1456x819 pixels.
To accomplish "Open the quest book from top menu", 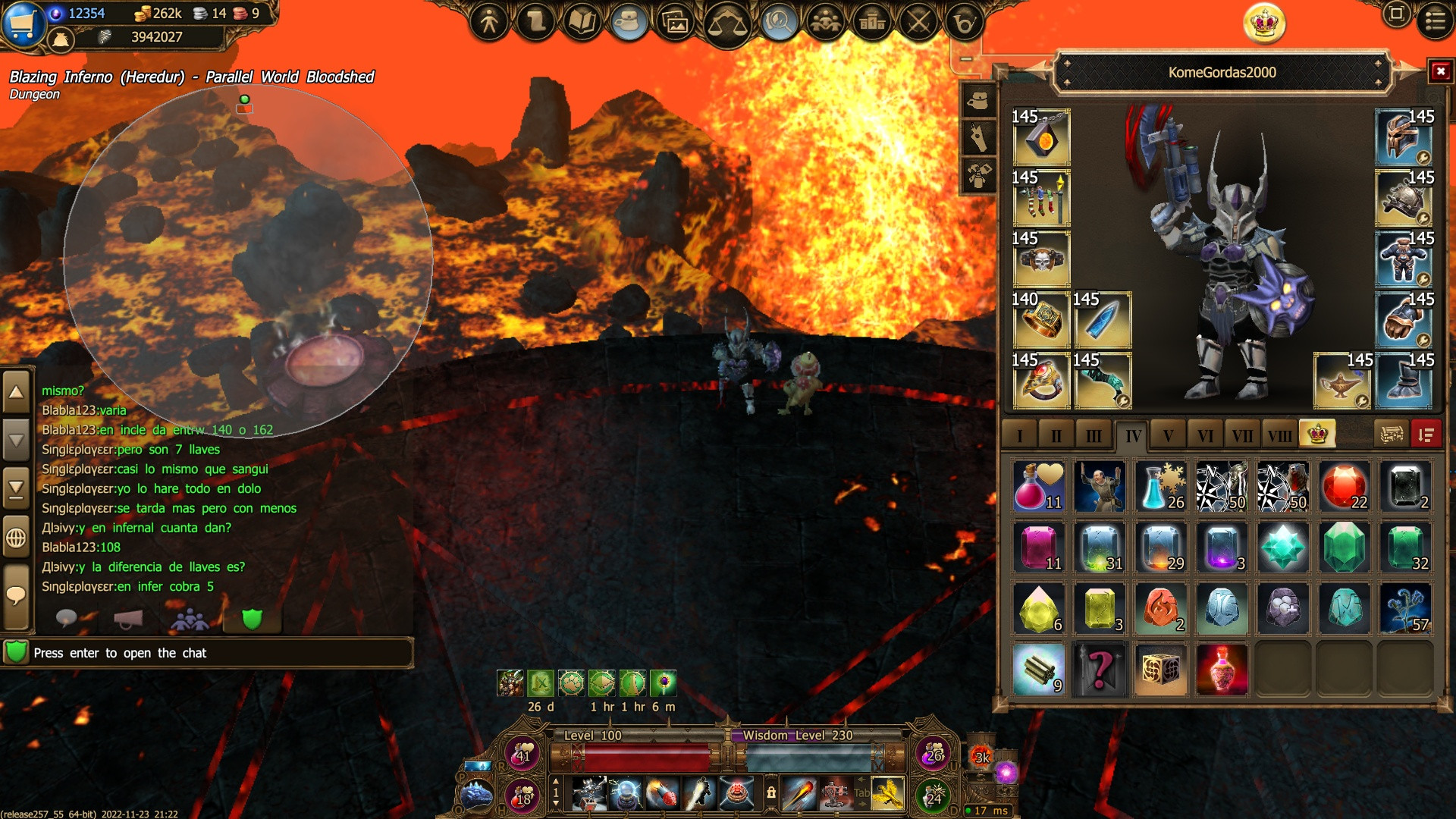I will tap(582, 22).
